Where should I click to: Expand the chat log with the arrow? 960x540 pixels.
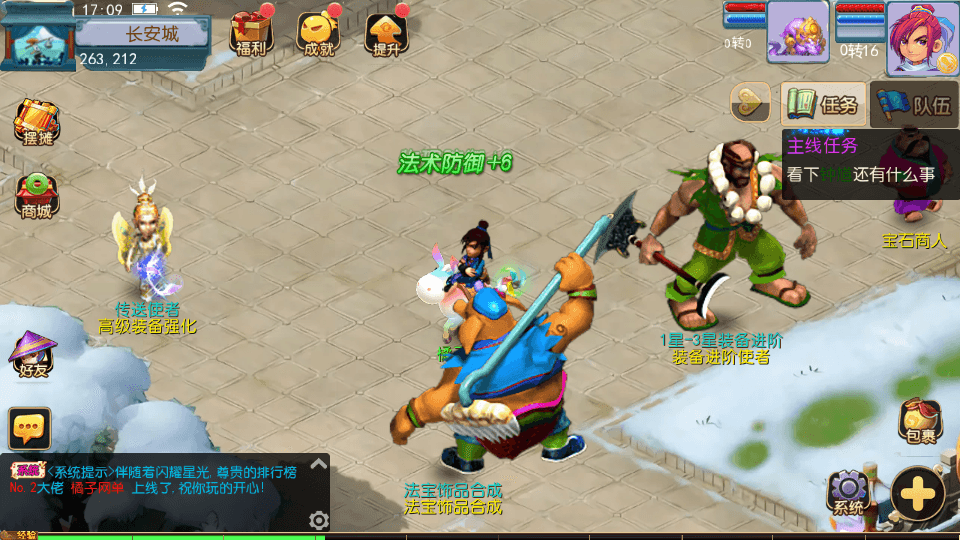pos(318,464)
